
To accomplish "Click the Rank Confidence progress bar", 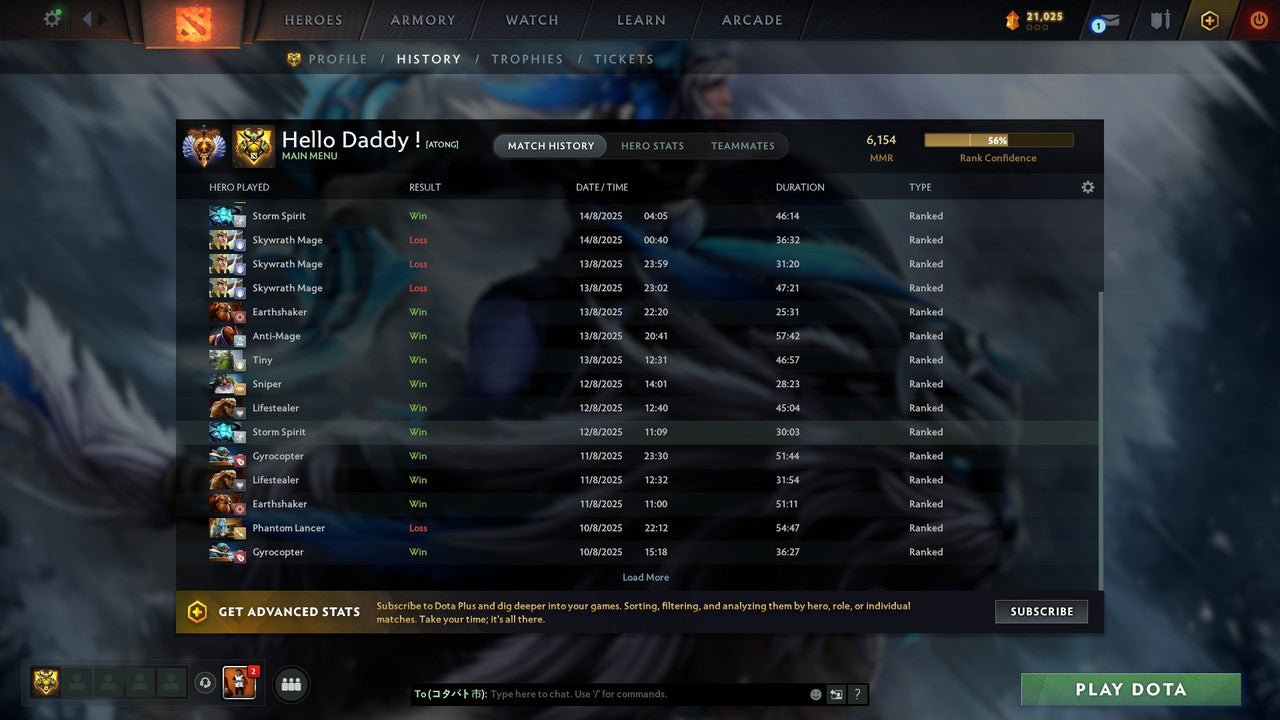I will coord(998,140).
